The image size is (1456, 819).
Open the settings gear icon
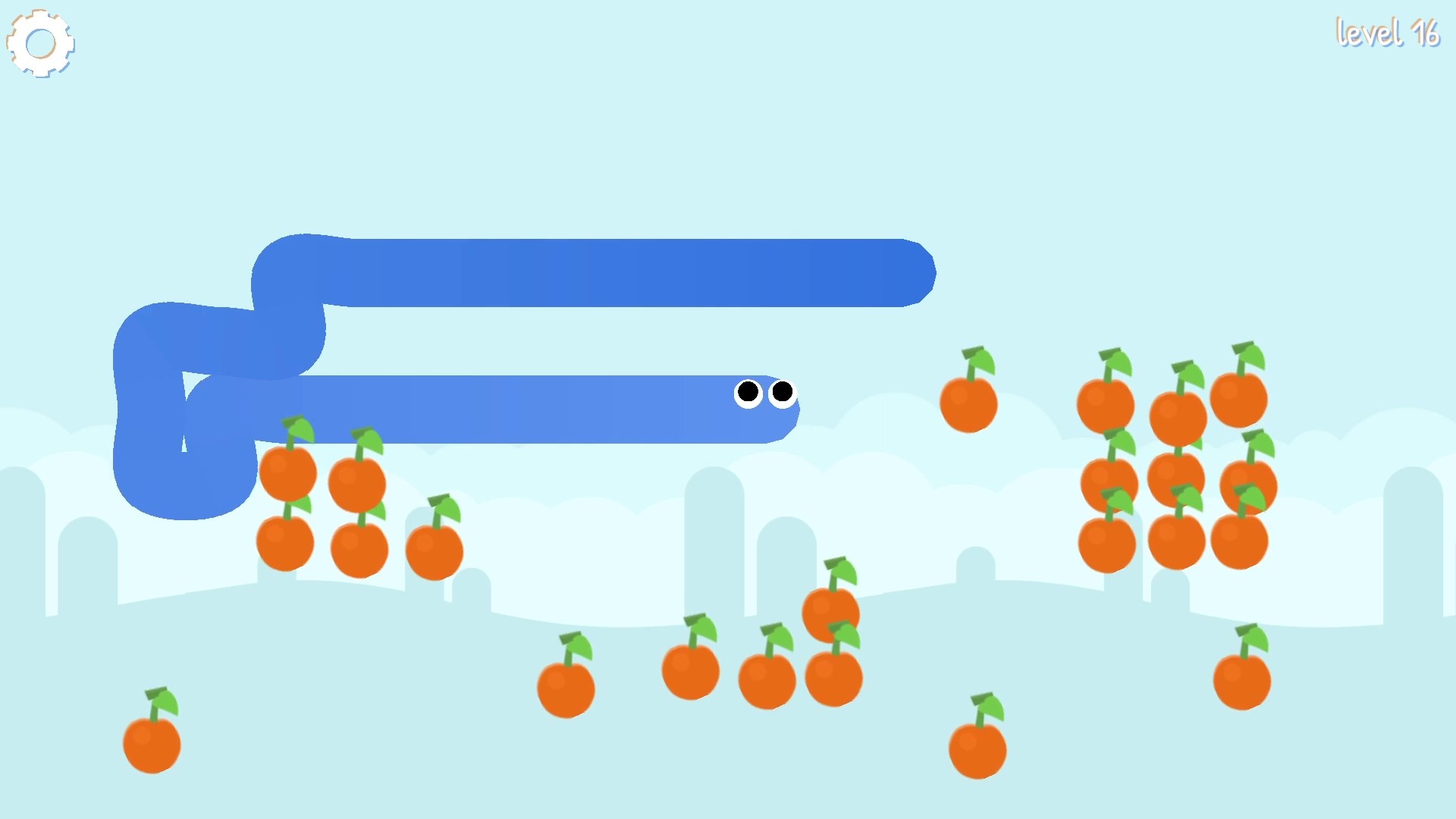point(41,42)
